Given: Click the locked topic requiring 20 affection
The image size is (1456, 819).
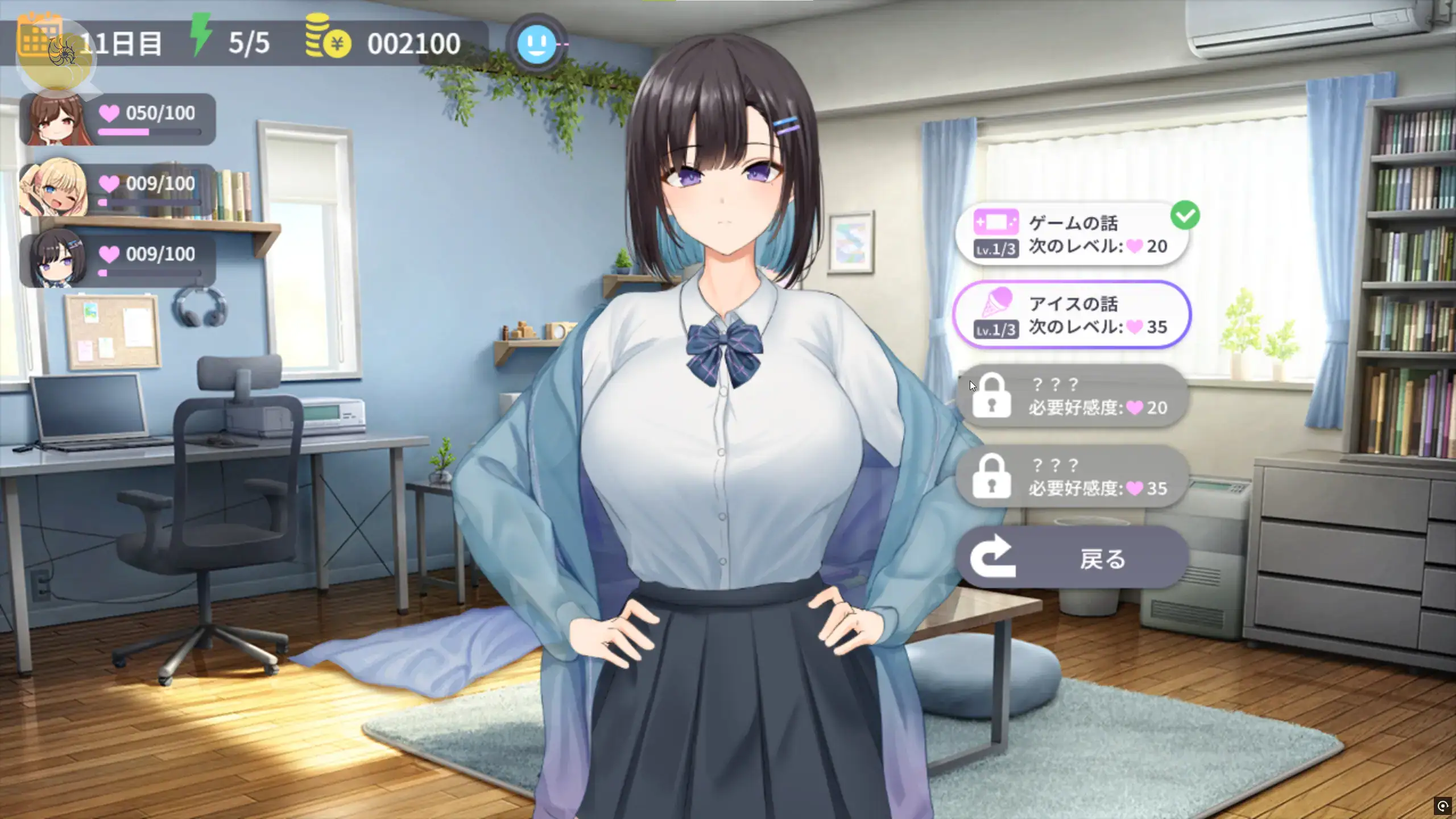Looking at the screenshot, I should pos(1072,396).
